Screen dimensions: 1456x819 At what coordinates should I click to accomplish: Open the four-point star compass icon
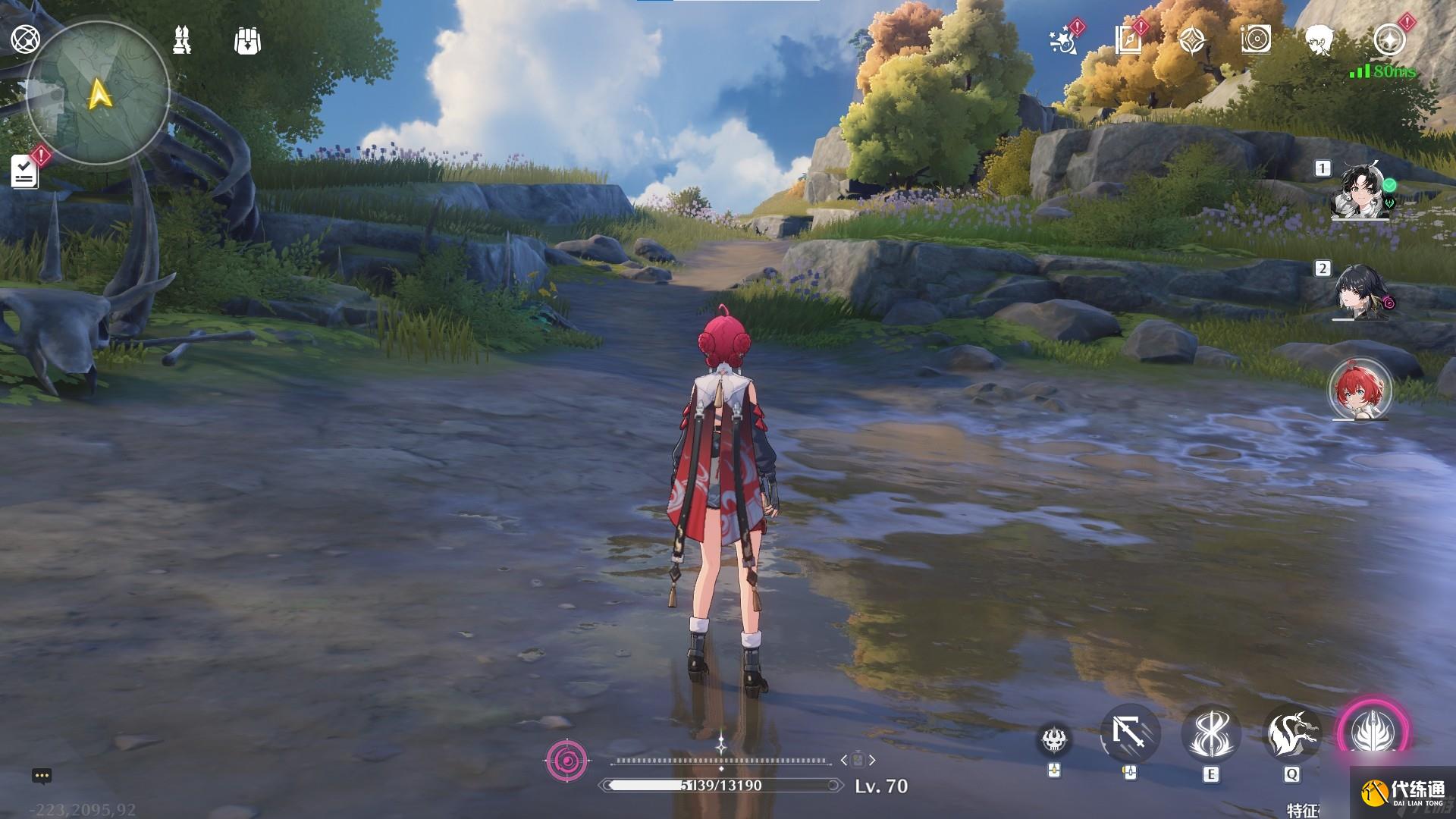pyautogui.click(x=1192, y=40)
